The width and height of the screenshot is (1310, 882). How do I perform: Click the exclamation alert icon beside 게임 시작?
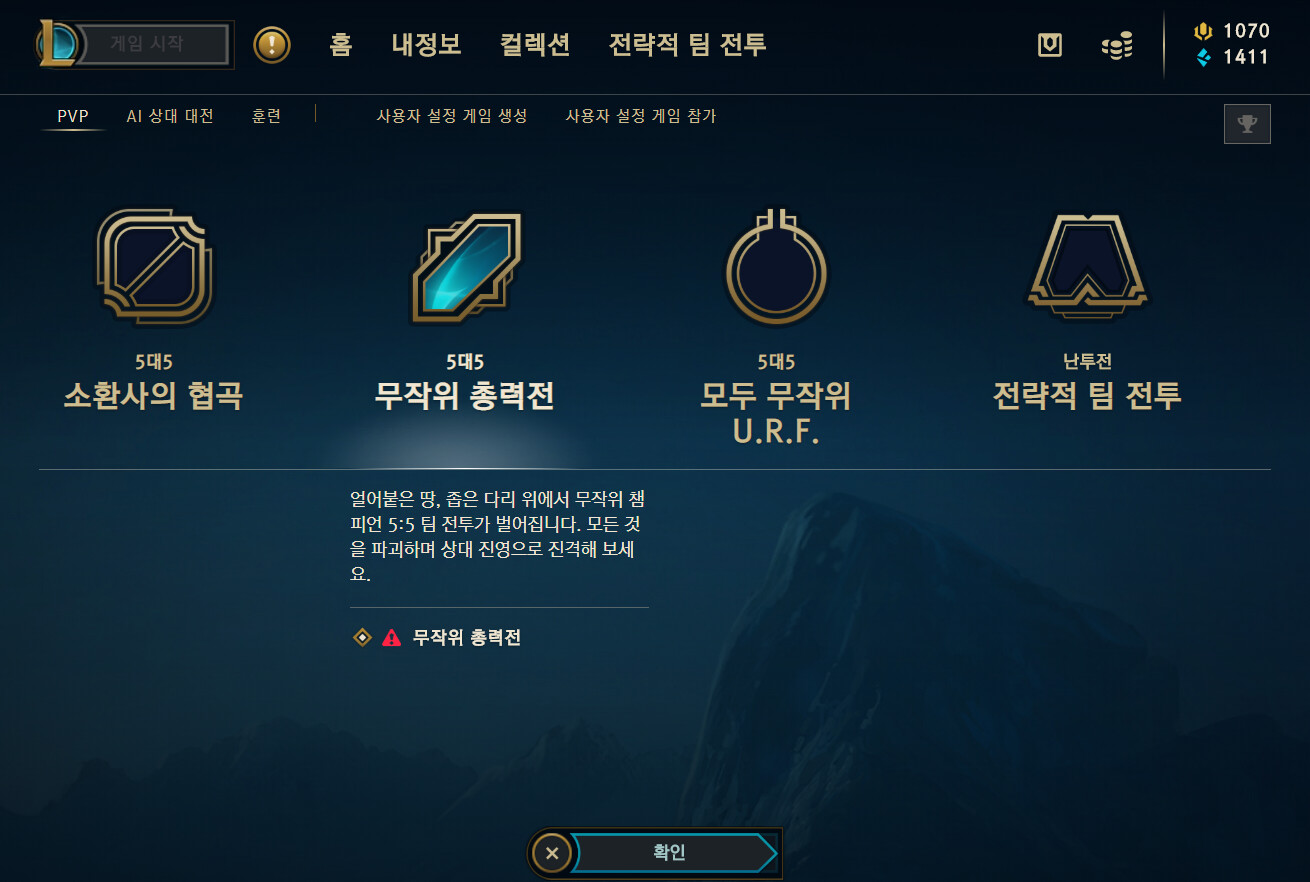coord(272,44)
